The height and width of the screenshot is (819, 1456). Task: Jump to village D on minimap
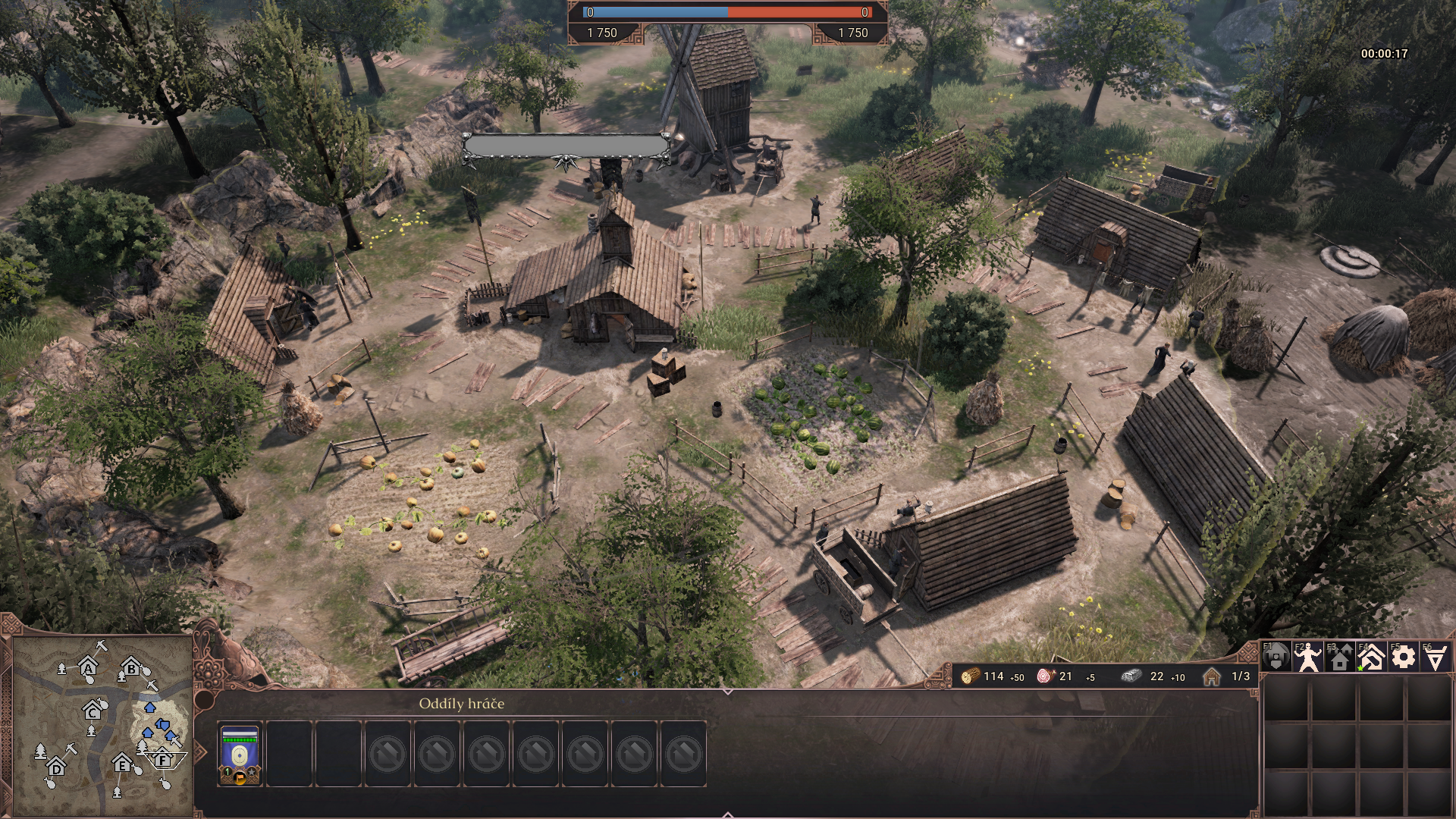[x=57, y=769]
